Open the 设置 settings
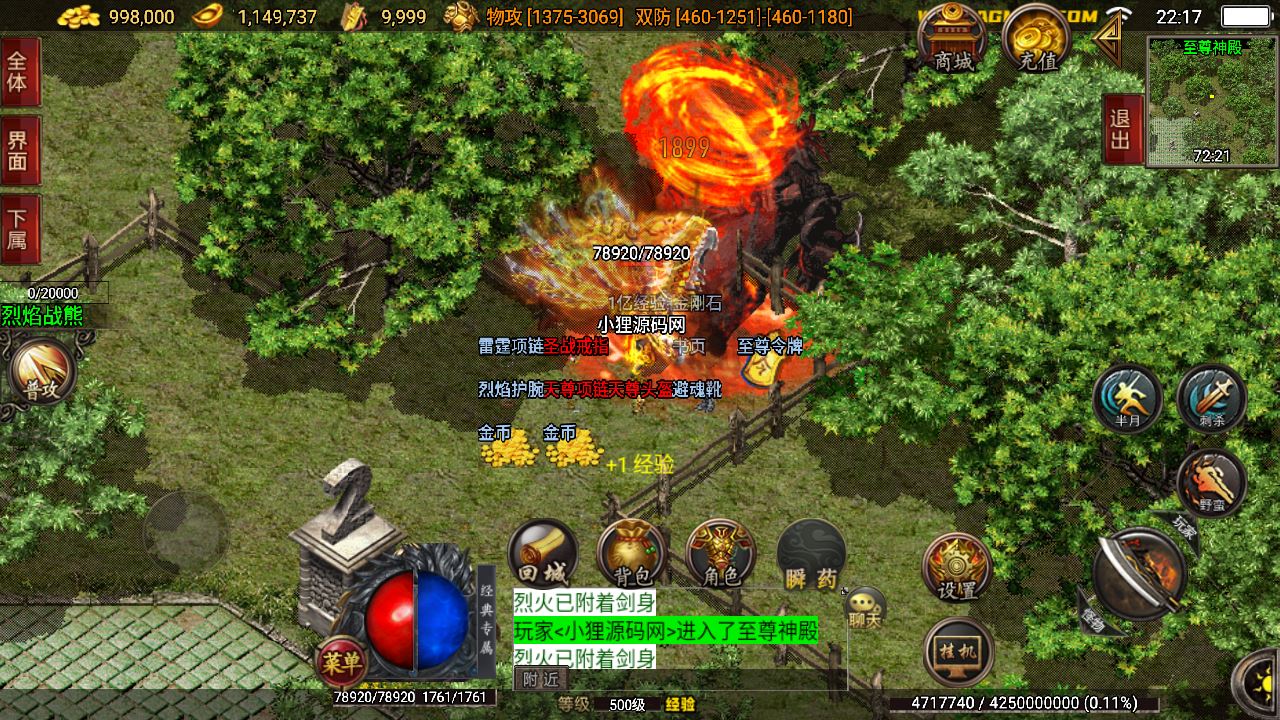This screenshot has height=720, width=1280. pos(957,568)
